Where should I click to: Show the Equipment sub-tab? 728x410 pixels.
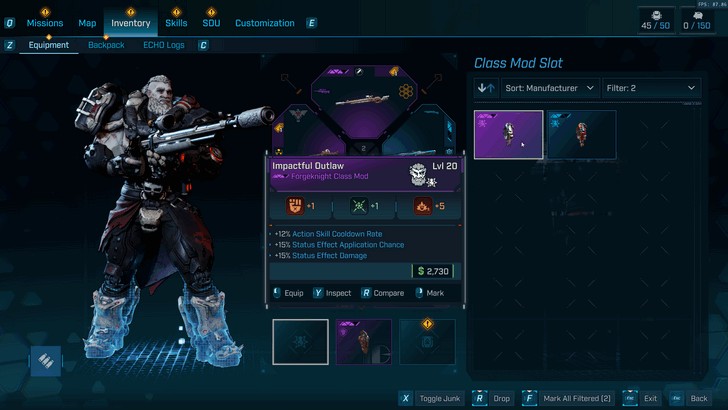pyautogui.click(x=48, y=45)
